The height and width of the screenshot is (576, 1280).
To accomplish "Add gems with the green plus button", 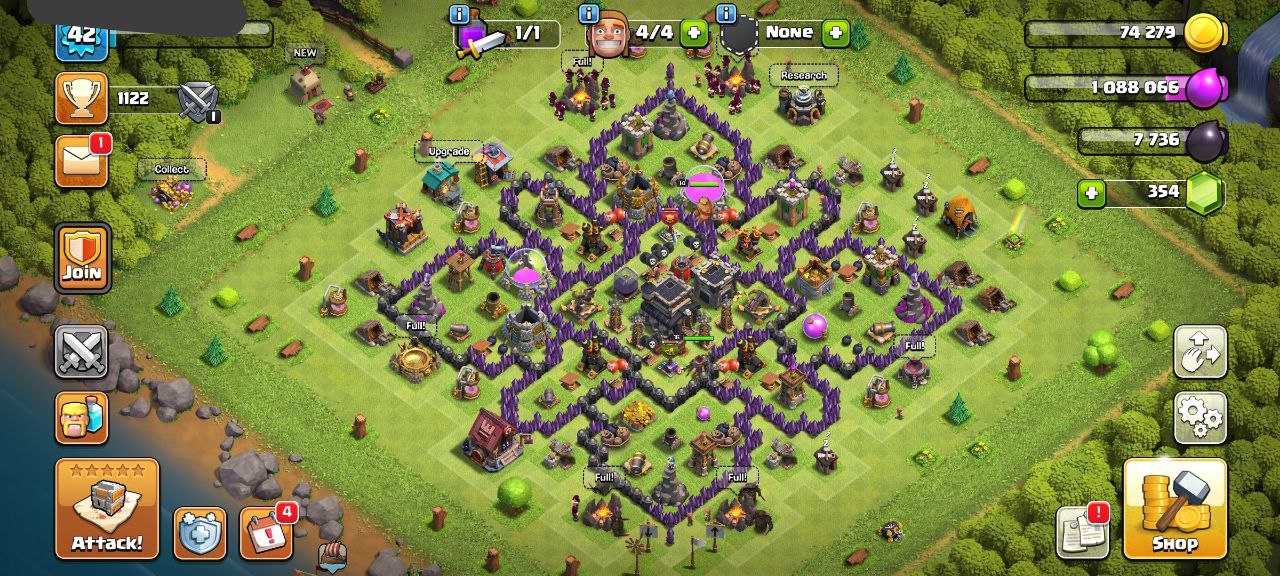I will [1091, 192].
